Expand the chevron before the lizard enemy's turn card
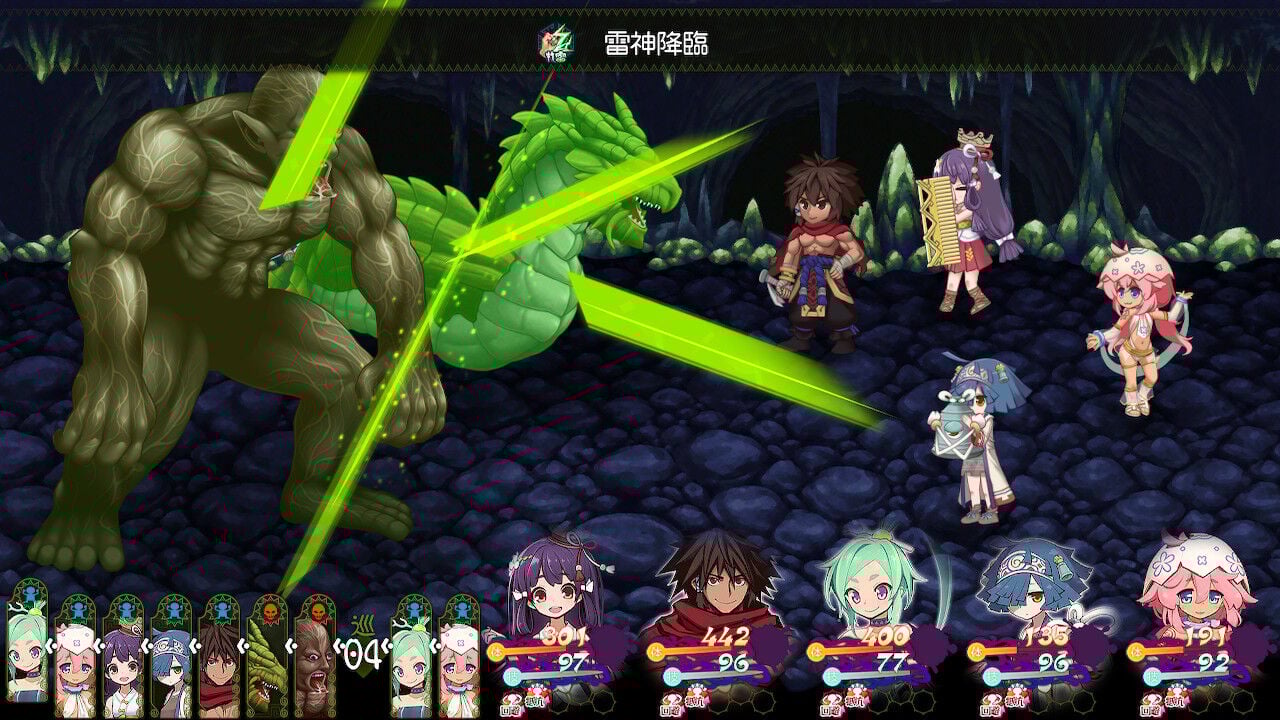This screenshot has width=1280, height=720. click(242, 644)
